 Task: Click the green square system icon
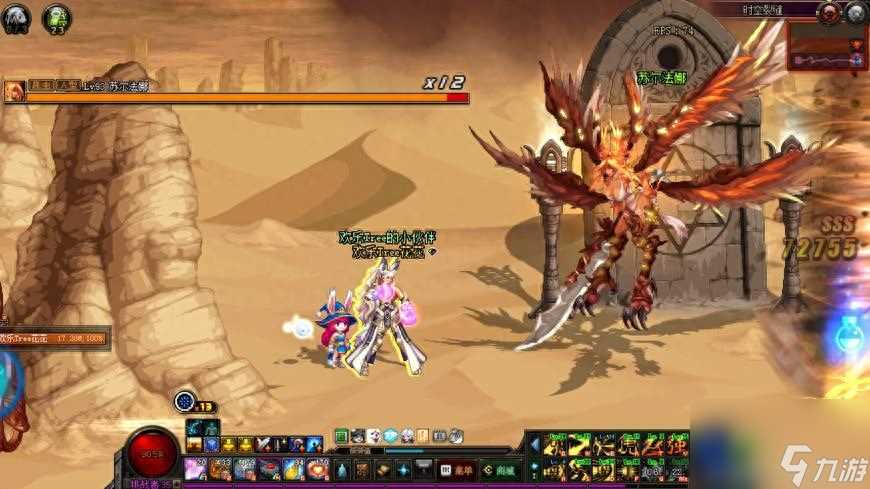(x=341, y=436)
